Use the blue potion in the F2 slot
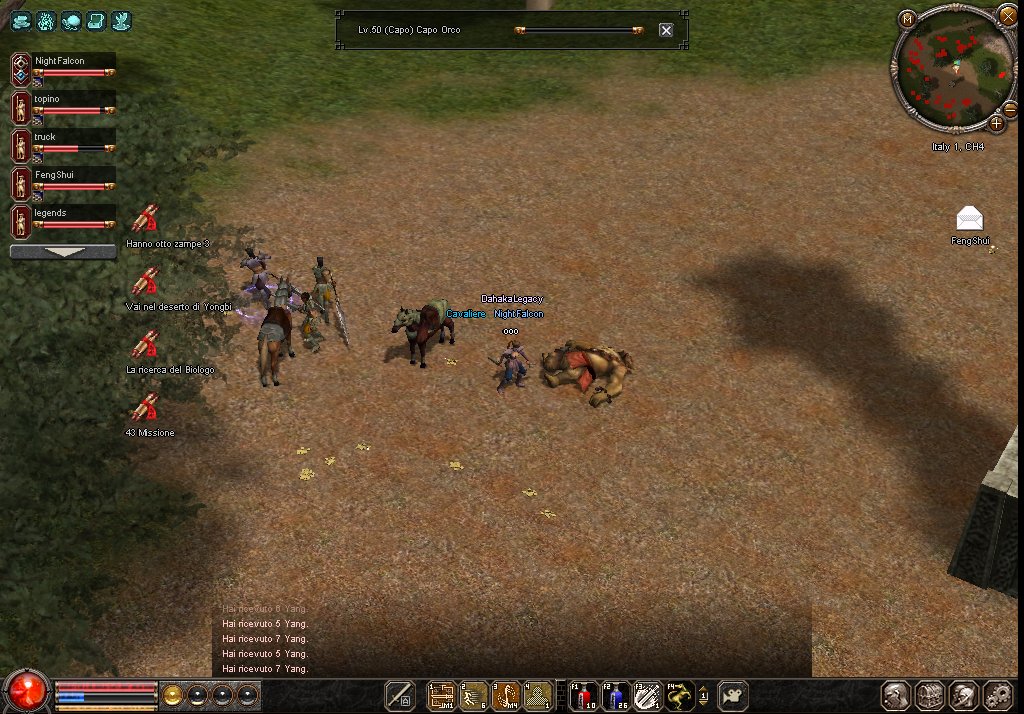Screen dimensions: 1024x714 pyautogui.click(x=615, y=695)
